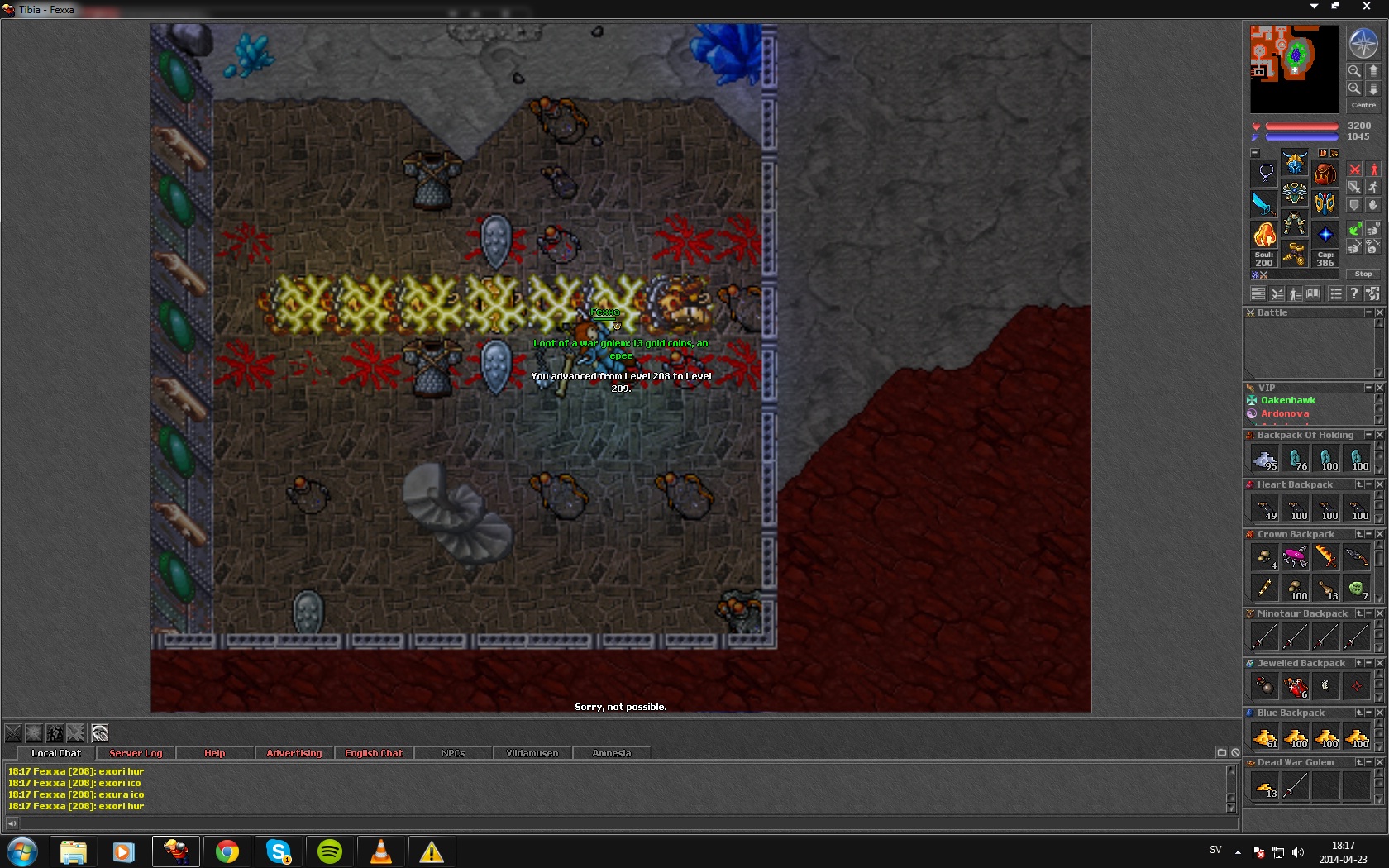Close the Dead War Golem loot container

[x=1379, y=762]
